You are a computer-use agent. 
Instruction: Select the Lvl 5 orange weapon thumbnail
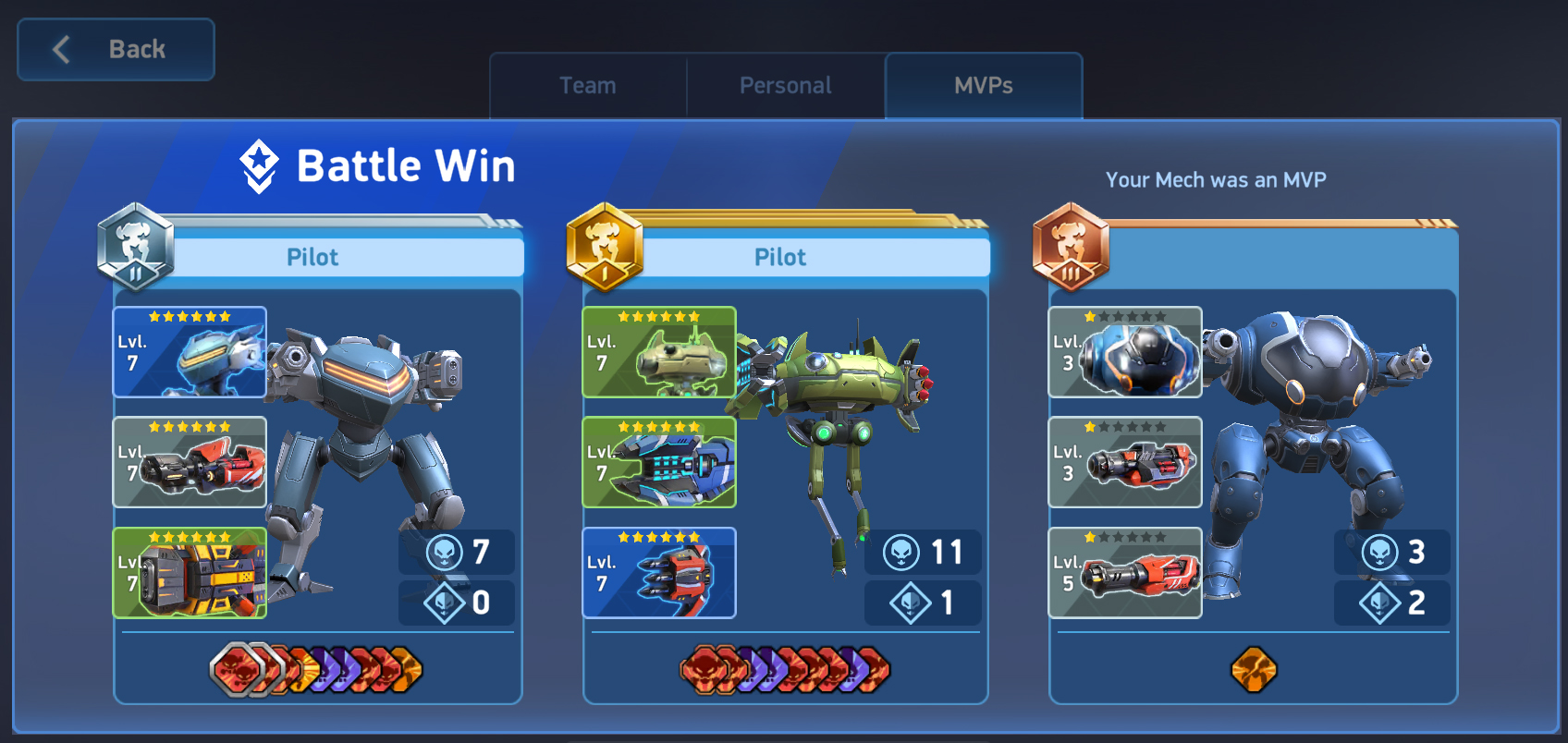pyautogui.click(x=1124, y=573)
